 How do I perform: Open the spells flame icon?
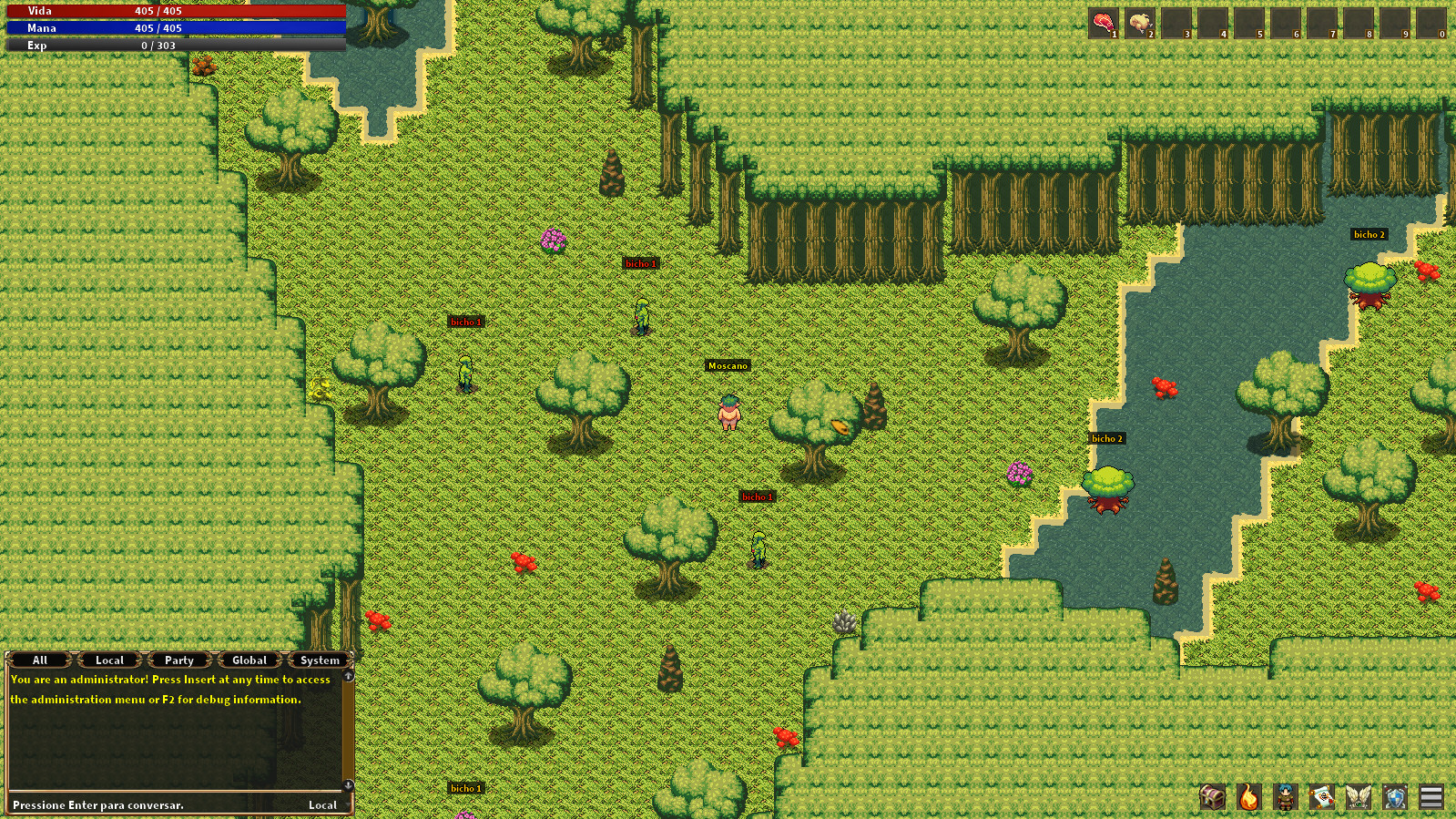[x=1247, y=797]
